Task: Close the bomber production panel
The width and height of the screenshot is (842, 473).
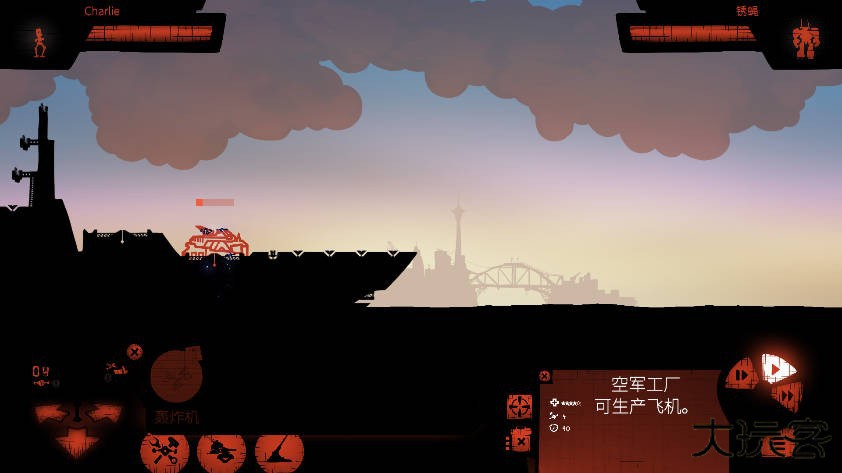Action: pos(135,351)
